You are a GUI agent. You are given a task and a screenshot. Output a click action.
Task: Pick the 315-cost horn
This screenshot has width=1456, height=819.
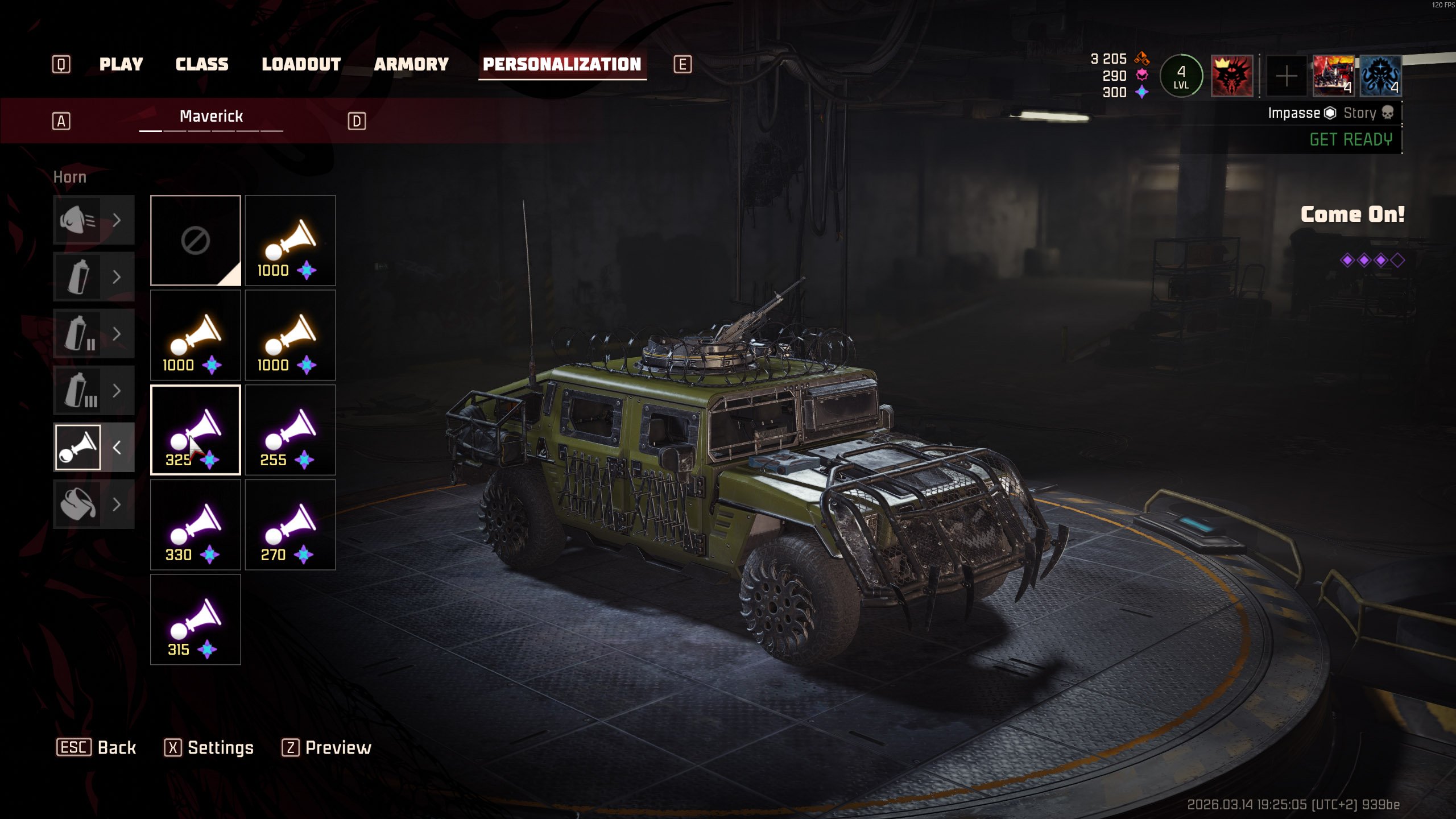click(x=195, y=619)
